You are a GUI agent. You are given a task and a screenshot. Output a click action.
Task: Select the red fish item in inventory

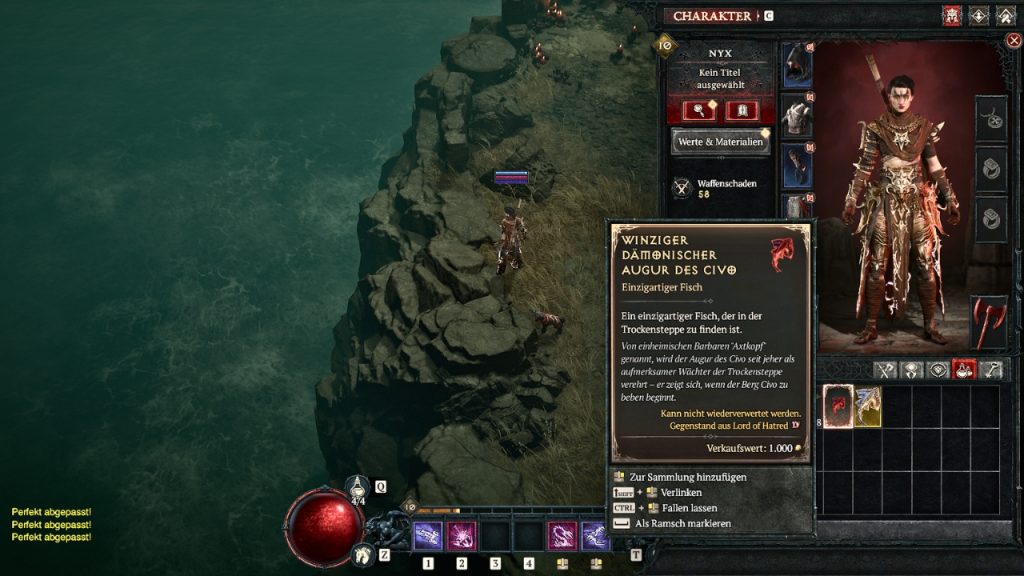(x=837, y=406)
